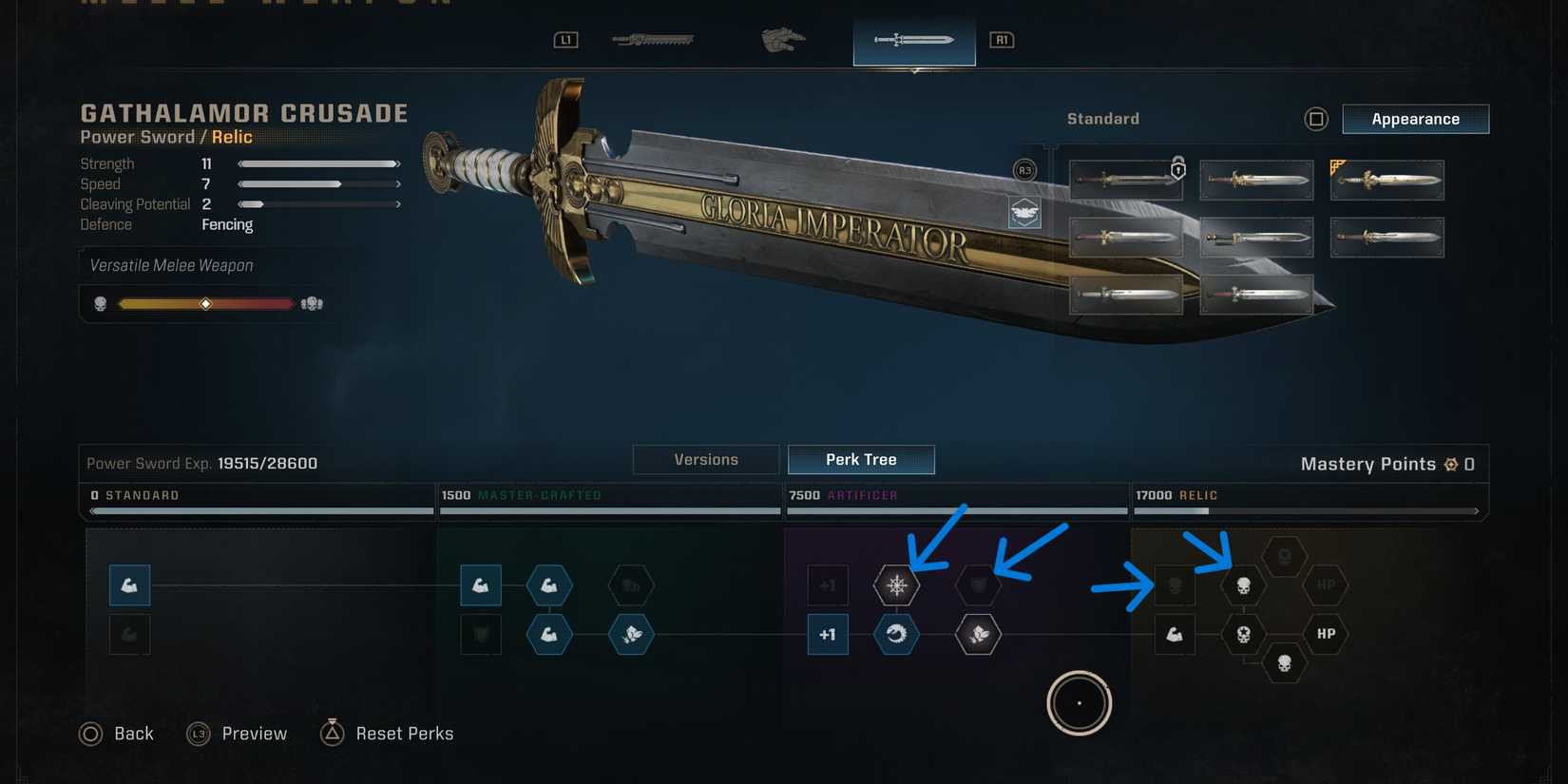
Task: Select the HP perk node in Relic tier
Action: point(1327,633)
